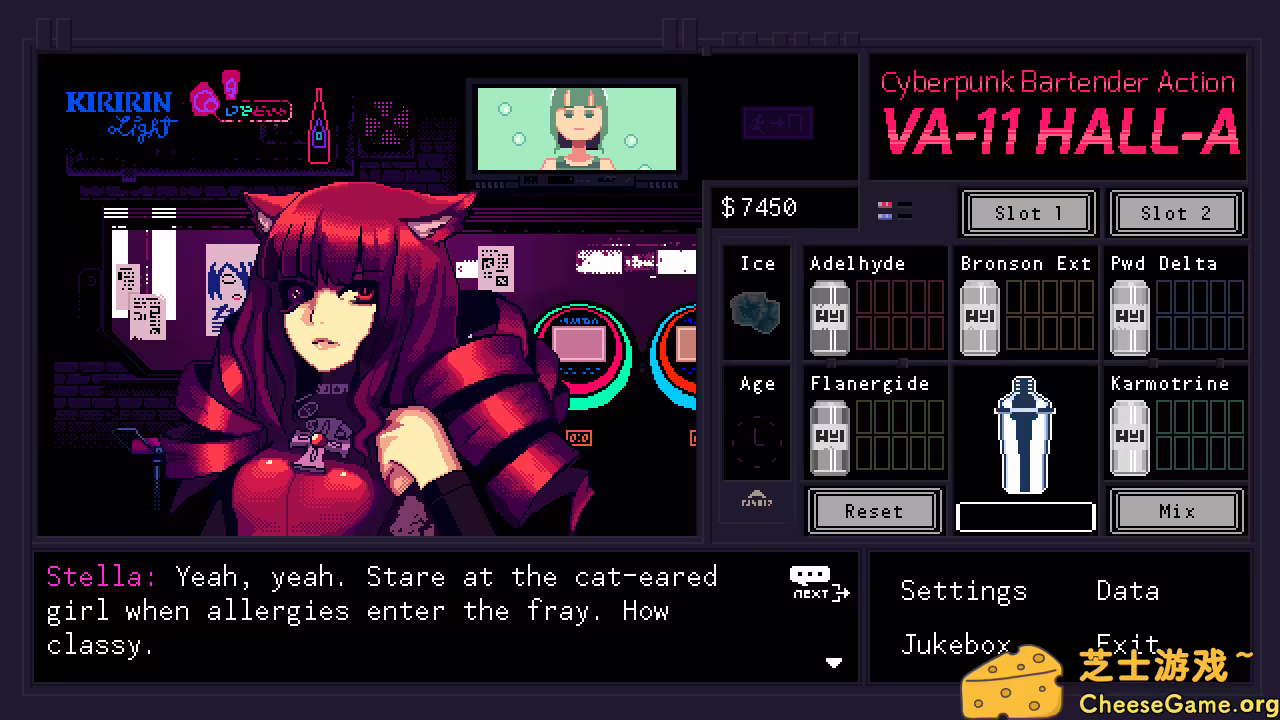
Task: Open the Jukebox
Action: pyautogui.click(x=956, y=645)
